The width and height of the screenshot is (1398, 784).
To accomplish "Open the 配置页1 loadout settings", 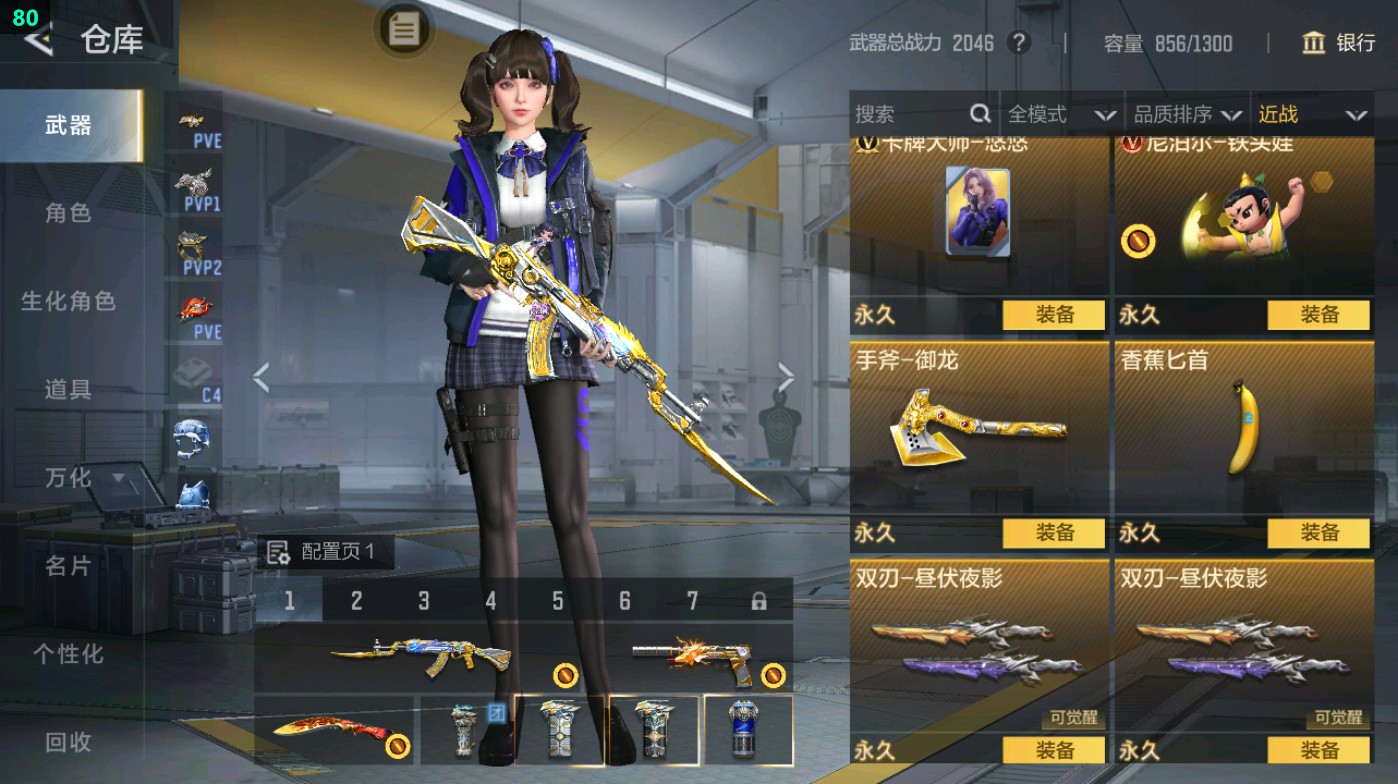I will pos(322,552).
